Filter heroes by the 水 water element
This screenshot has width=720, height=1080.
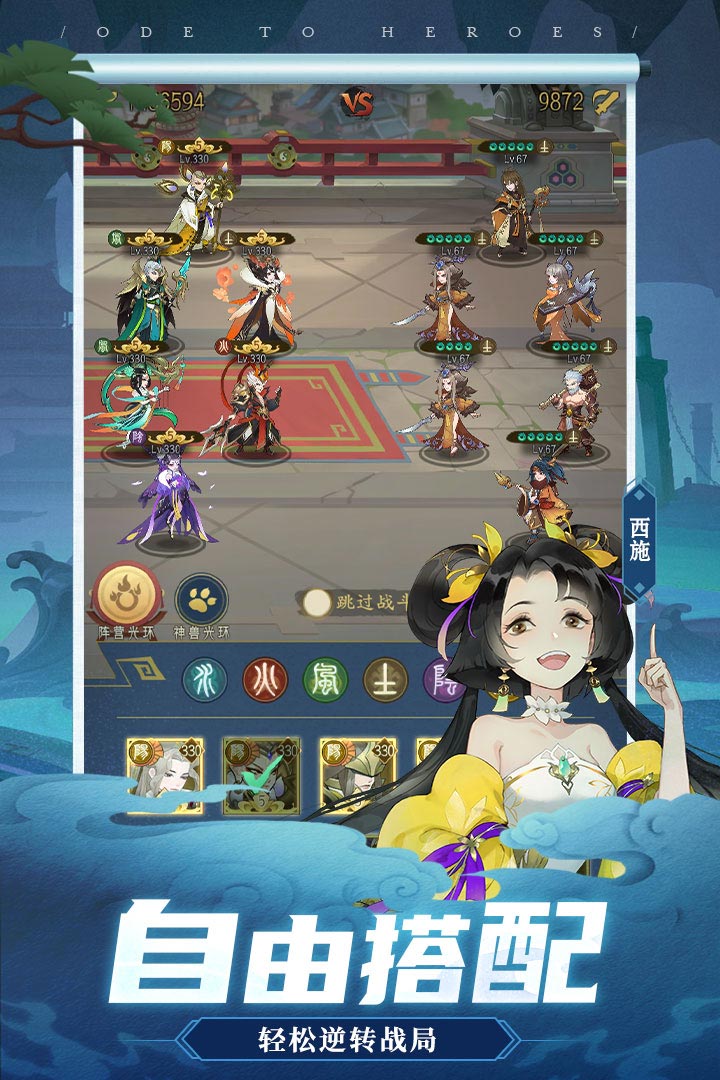click(x=204, y=679)
